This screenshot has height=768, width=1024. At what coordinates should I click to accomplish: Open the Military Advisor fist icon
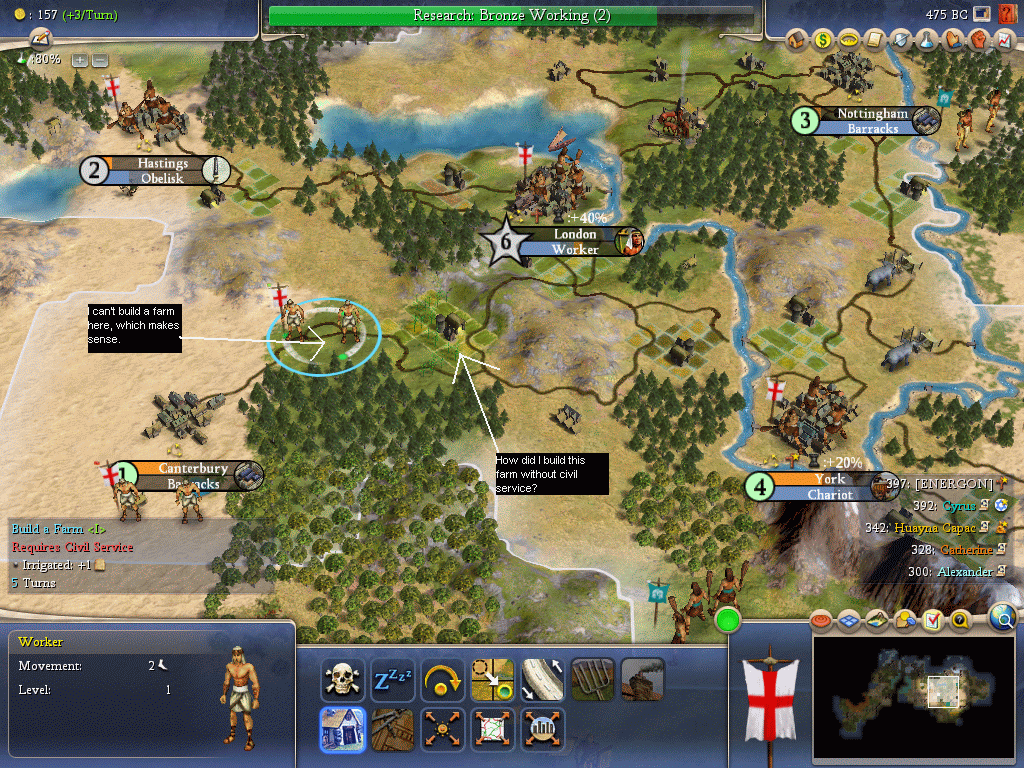pyautogui.click(x=979, y=40)
